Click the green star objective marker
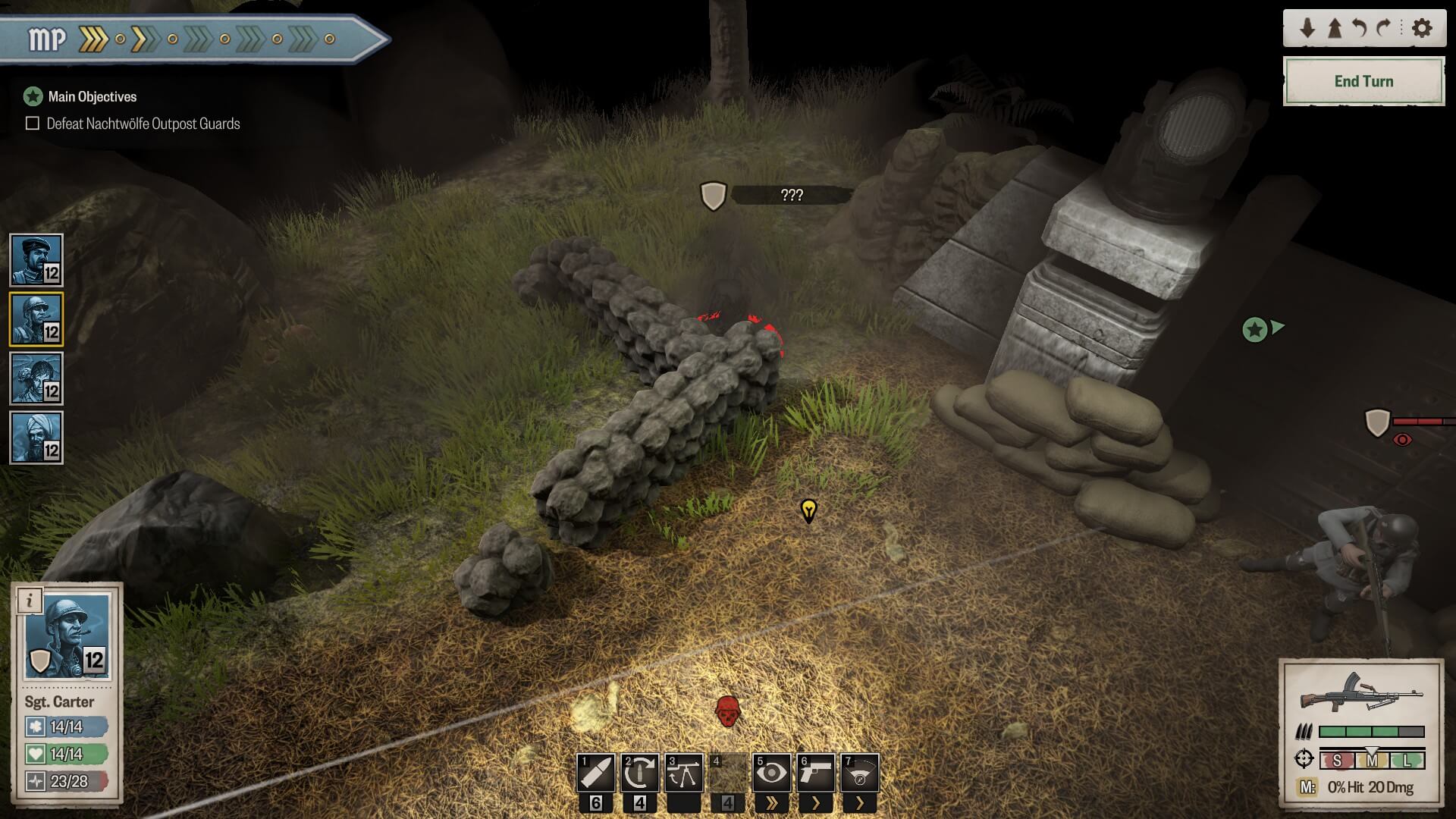 pyautogui.click(x=1255, y=330)
